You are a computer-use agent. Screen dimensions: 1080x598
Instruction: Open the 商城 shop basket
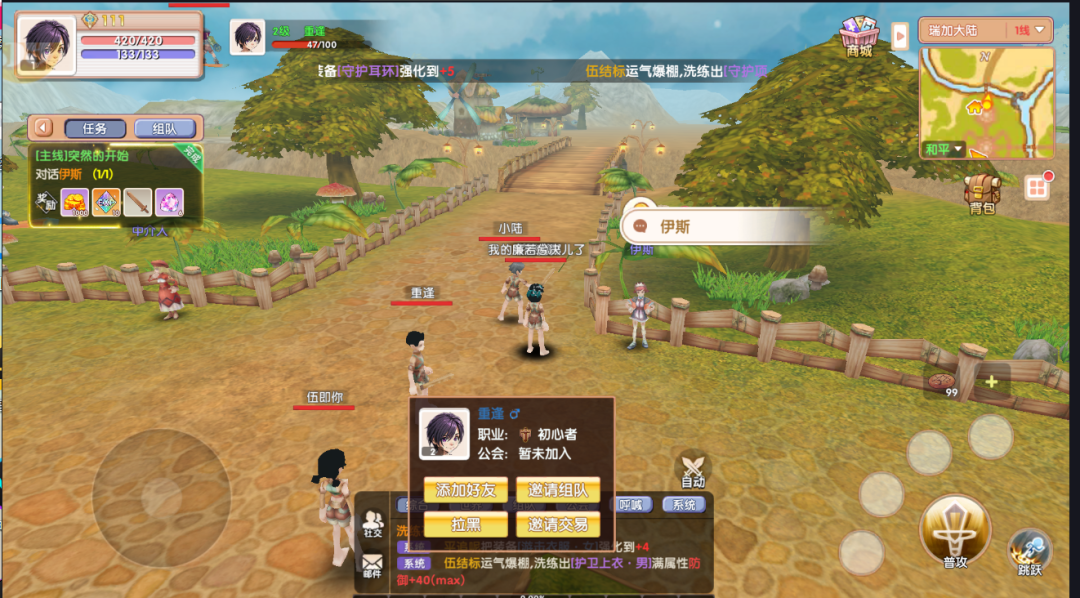pos(859,34)
